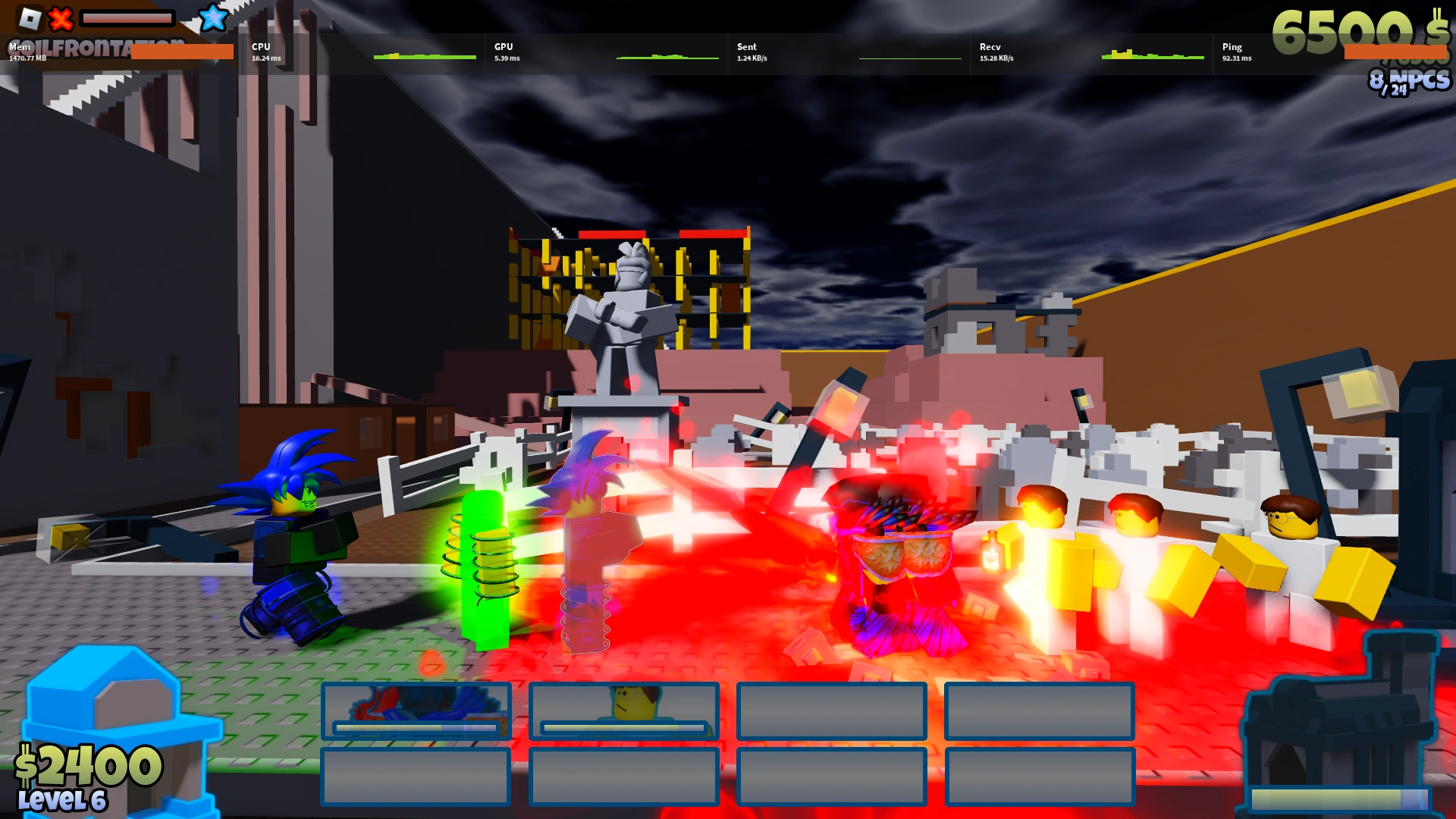Image resolution: width=1456 pixels, height=819 pixels.
Task: Click the third empty unit slot
Action: pyautogui.click(x=831, y=712)
